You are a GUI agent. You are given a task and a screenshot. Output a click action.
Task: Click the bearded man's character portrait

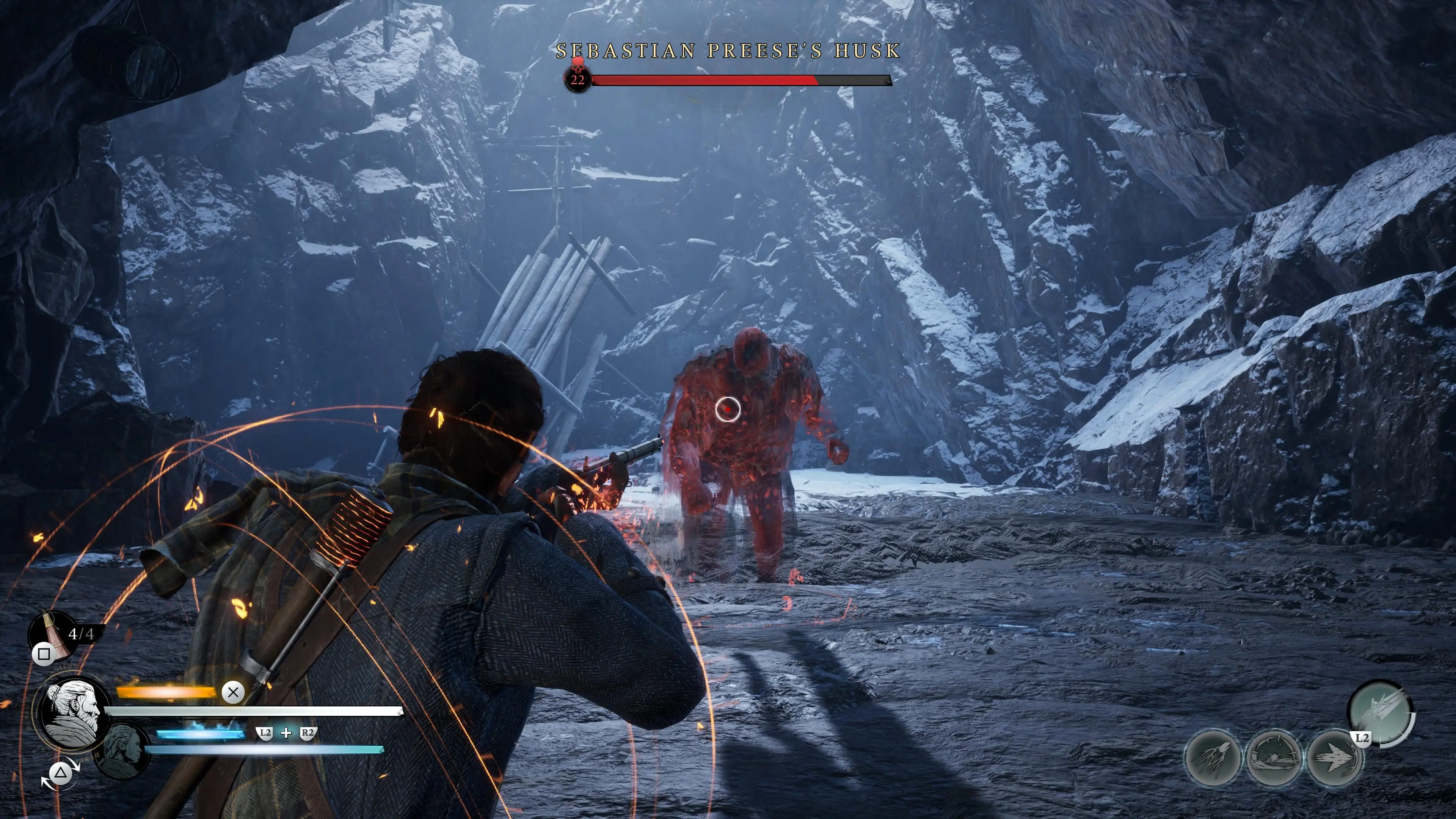tap(72, 714)
